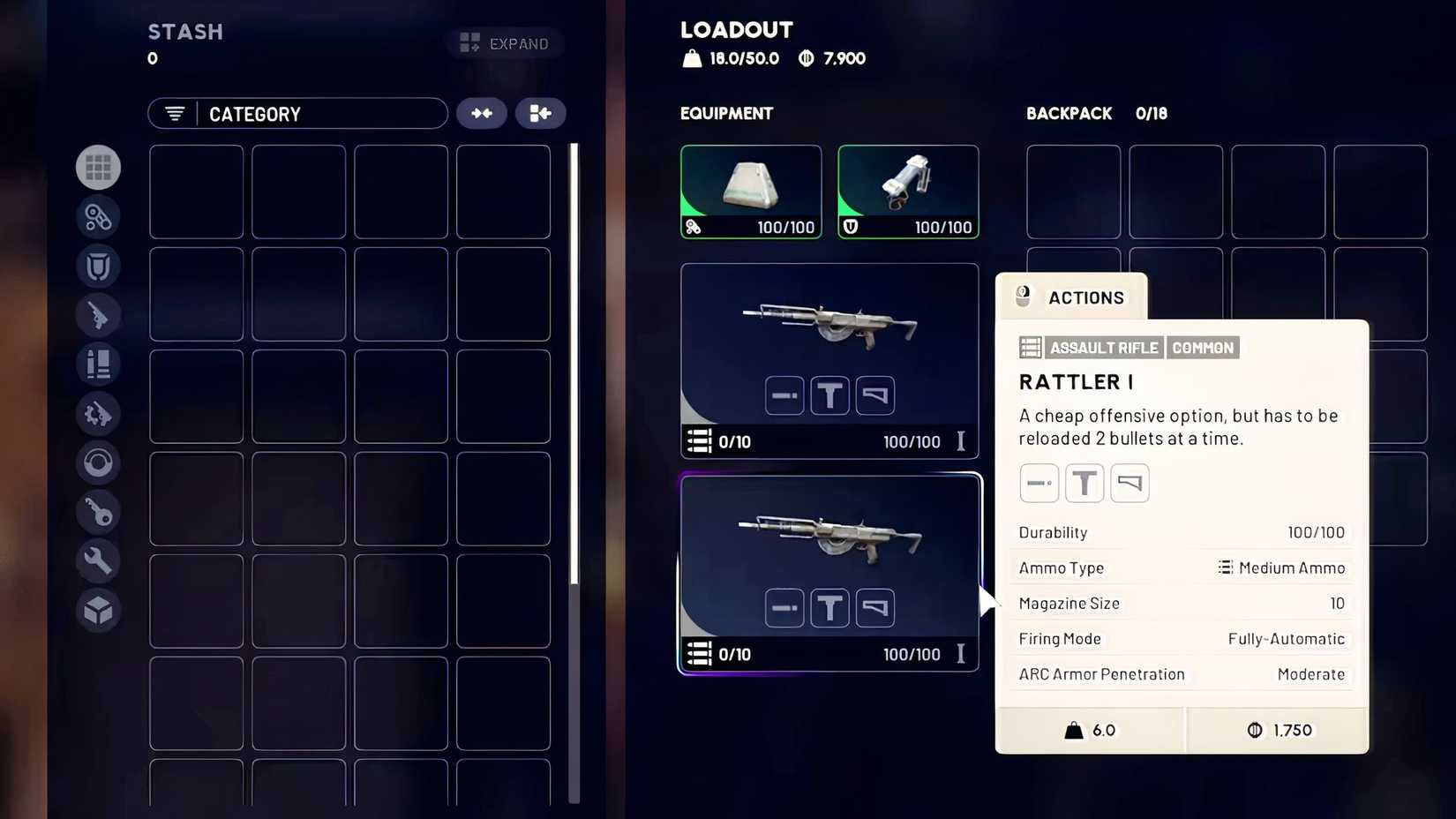Screen dimensions: 1456x819
Task: Select the shield armor filter icon
Action: tap(98, 267)
